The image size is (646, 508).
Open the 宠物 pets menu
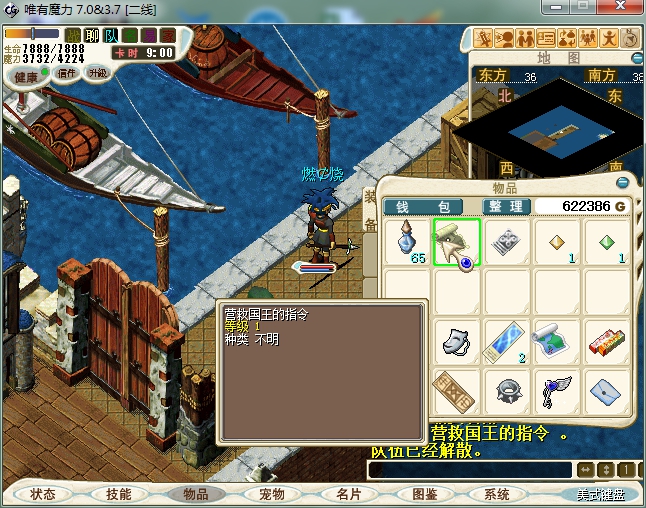(x=272, y=494)
